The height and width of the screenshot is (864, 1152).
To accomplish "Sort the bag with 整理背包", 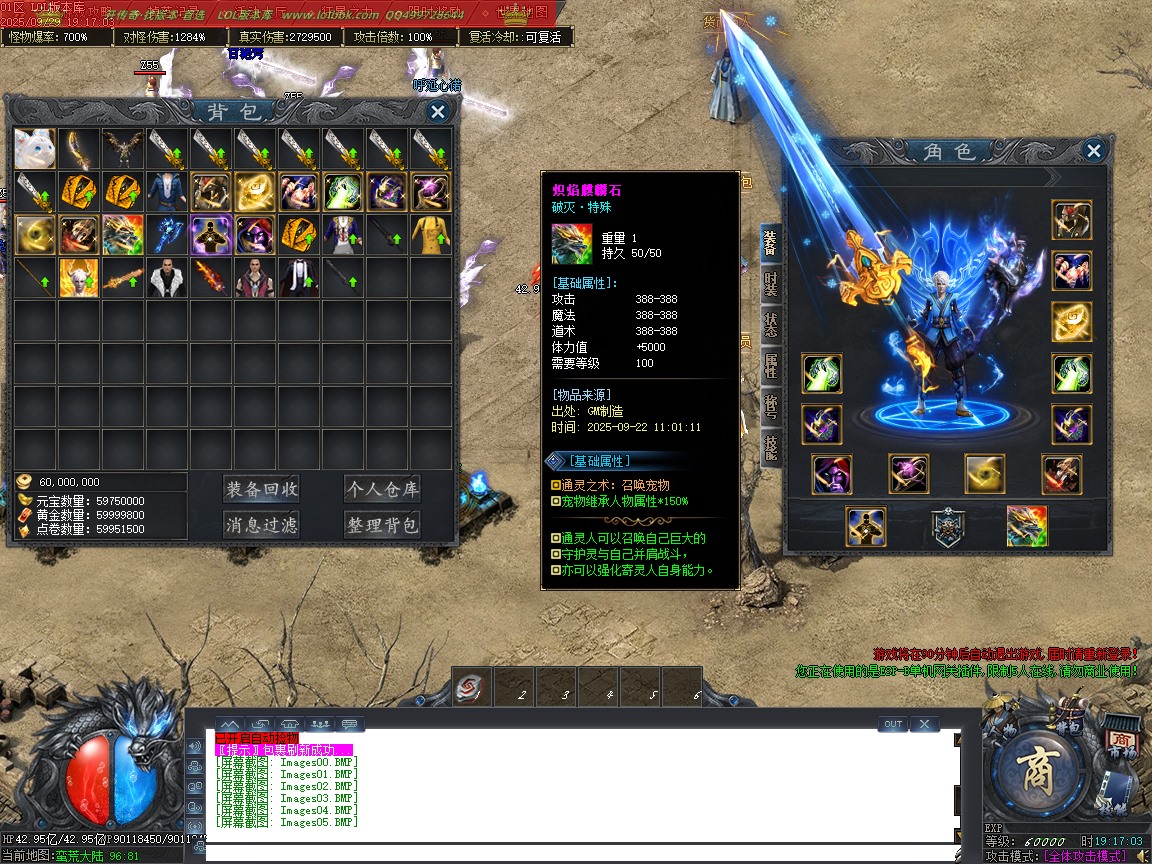I will (382, 525).
